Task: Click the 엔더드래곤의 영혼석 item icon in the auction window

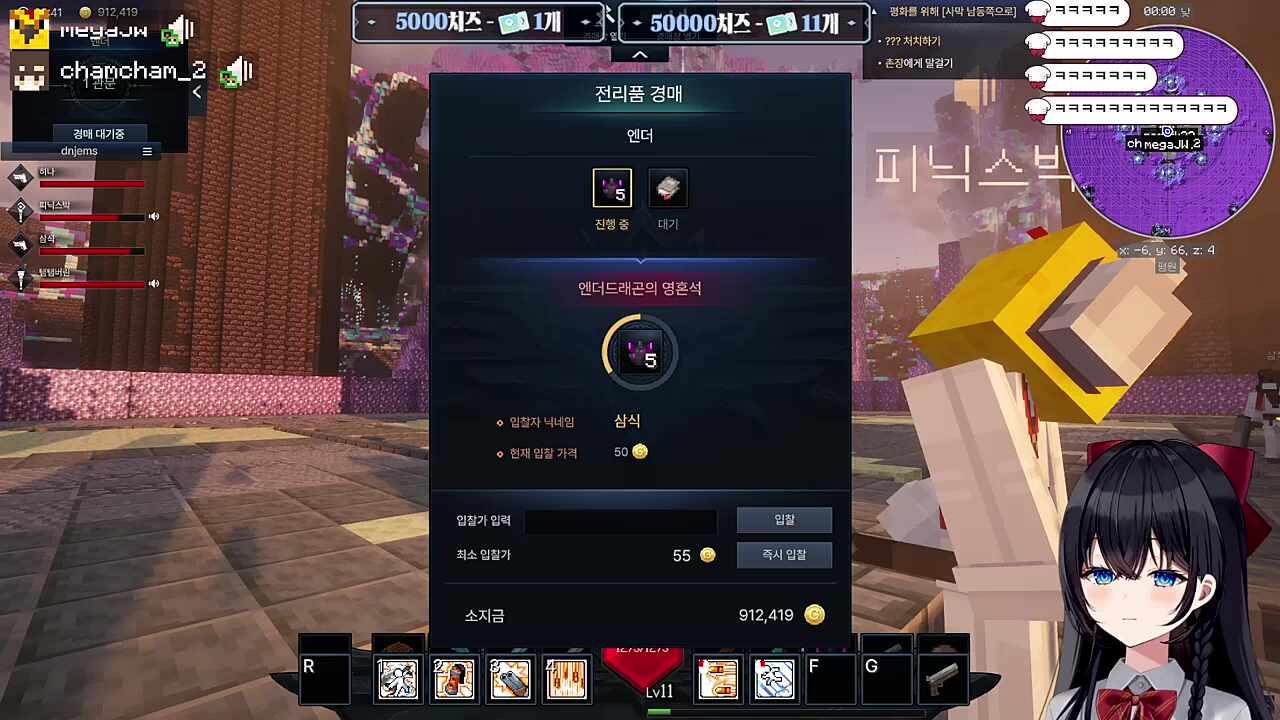Action: coord(640,350)
